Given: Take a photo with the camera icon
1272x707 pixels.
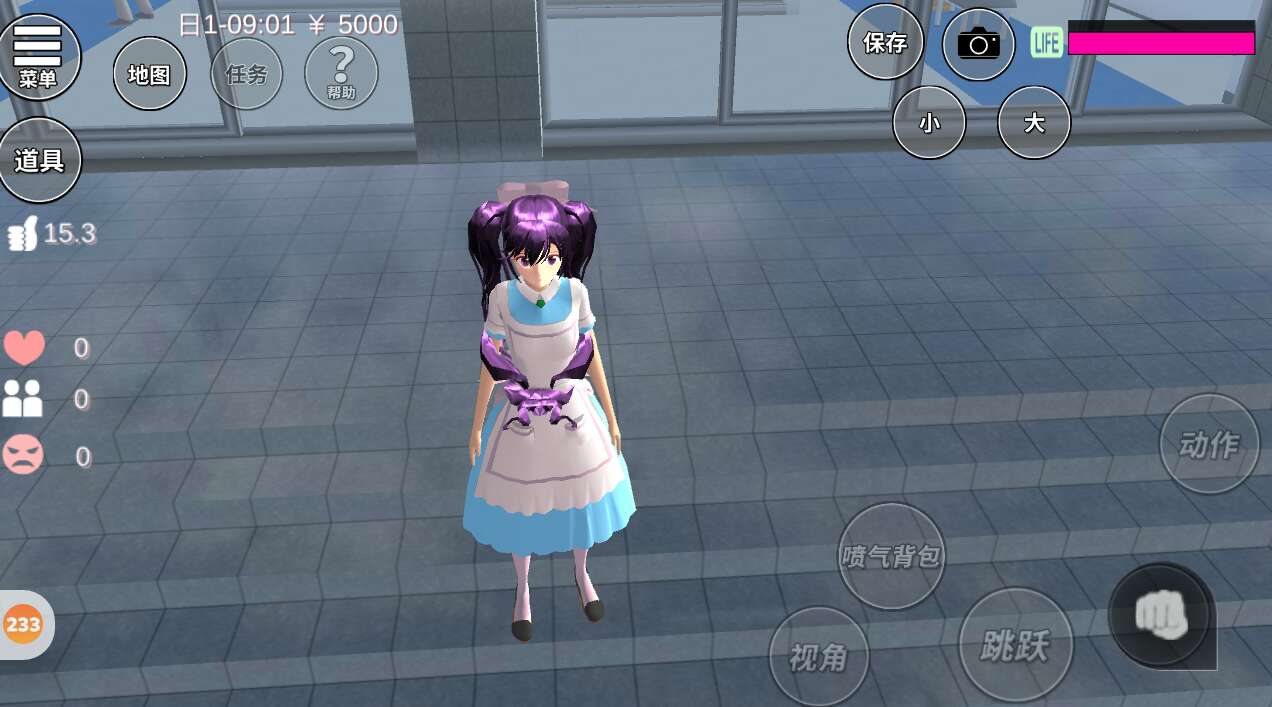Looking at the screenshot, I should (x=979, y=44).
